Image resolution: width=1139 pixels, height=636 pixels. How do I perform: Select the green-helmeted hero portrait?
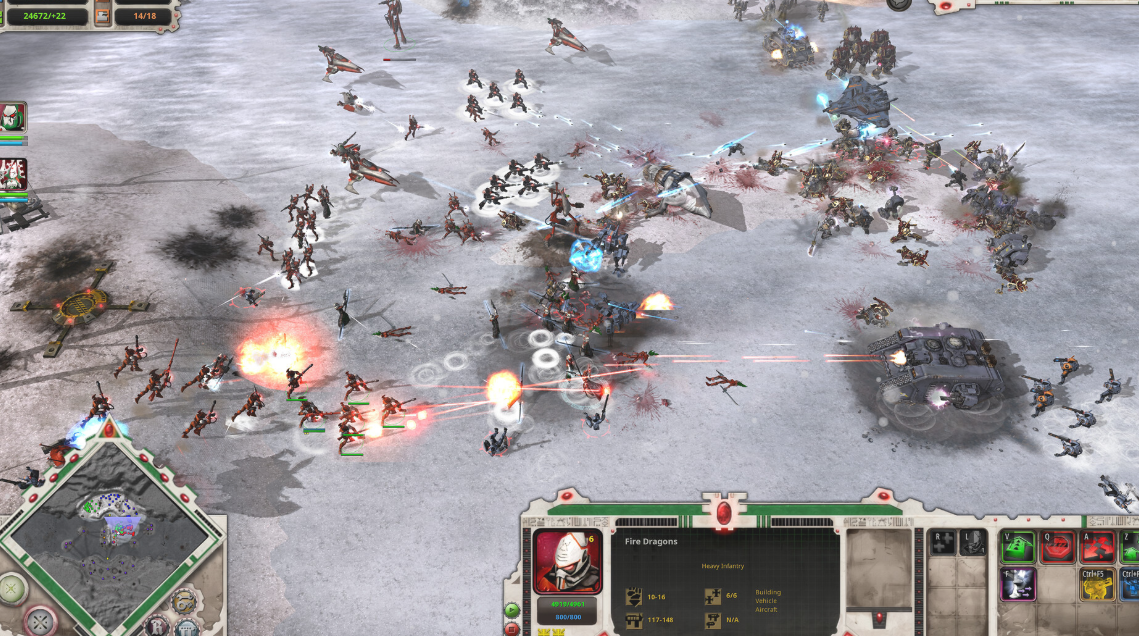pos(13,117)
